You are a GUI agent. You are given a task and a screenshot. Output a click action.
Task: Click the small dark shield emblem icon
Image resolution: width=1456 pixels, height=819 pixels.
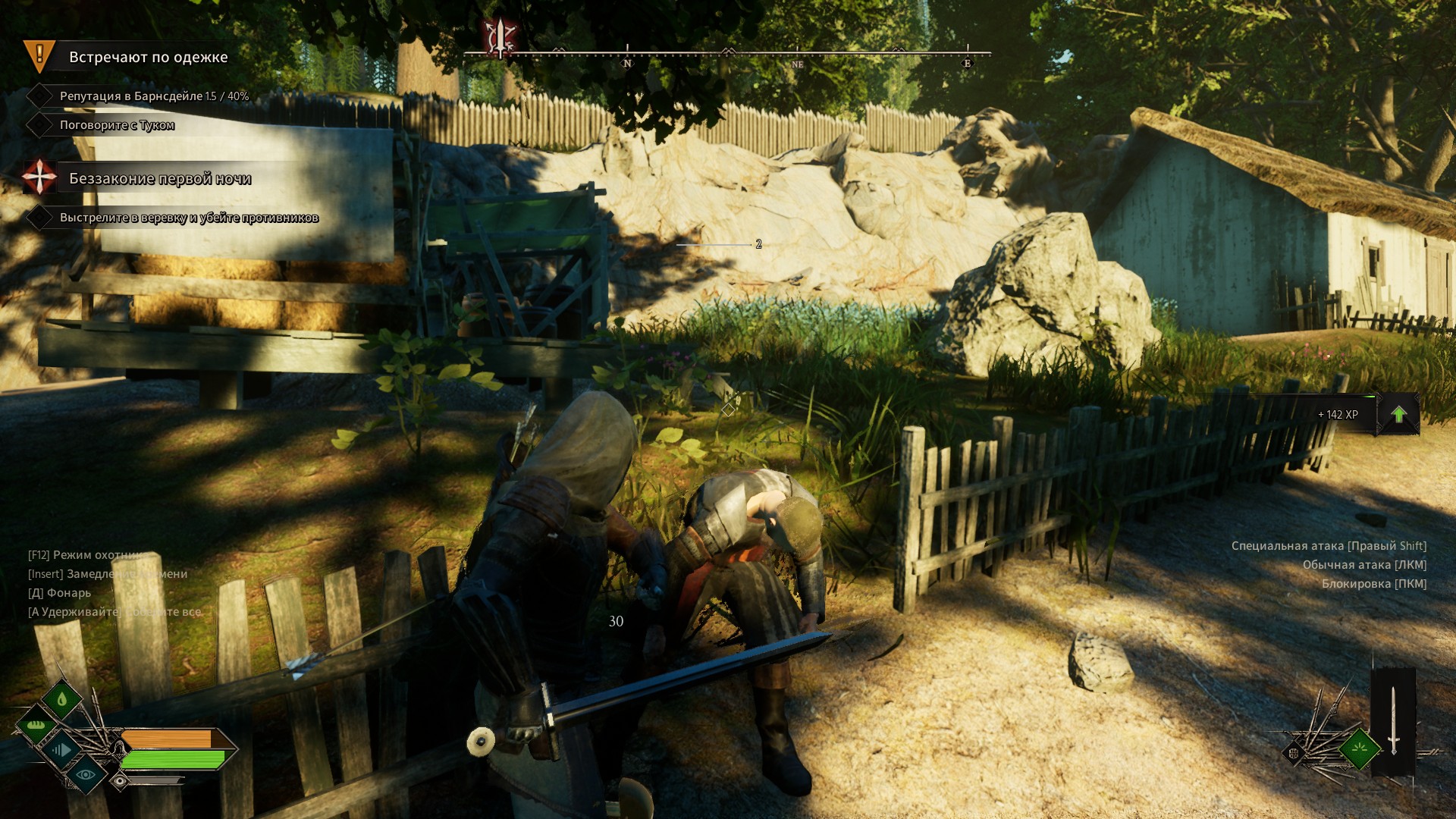[1294, 753]
